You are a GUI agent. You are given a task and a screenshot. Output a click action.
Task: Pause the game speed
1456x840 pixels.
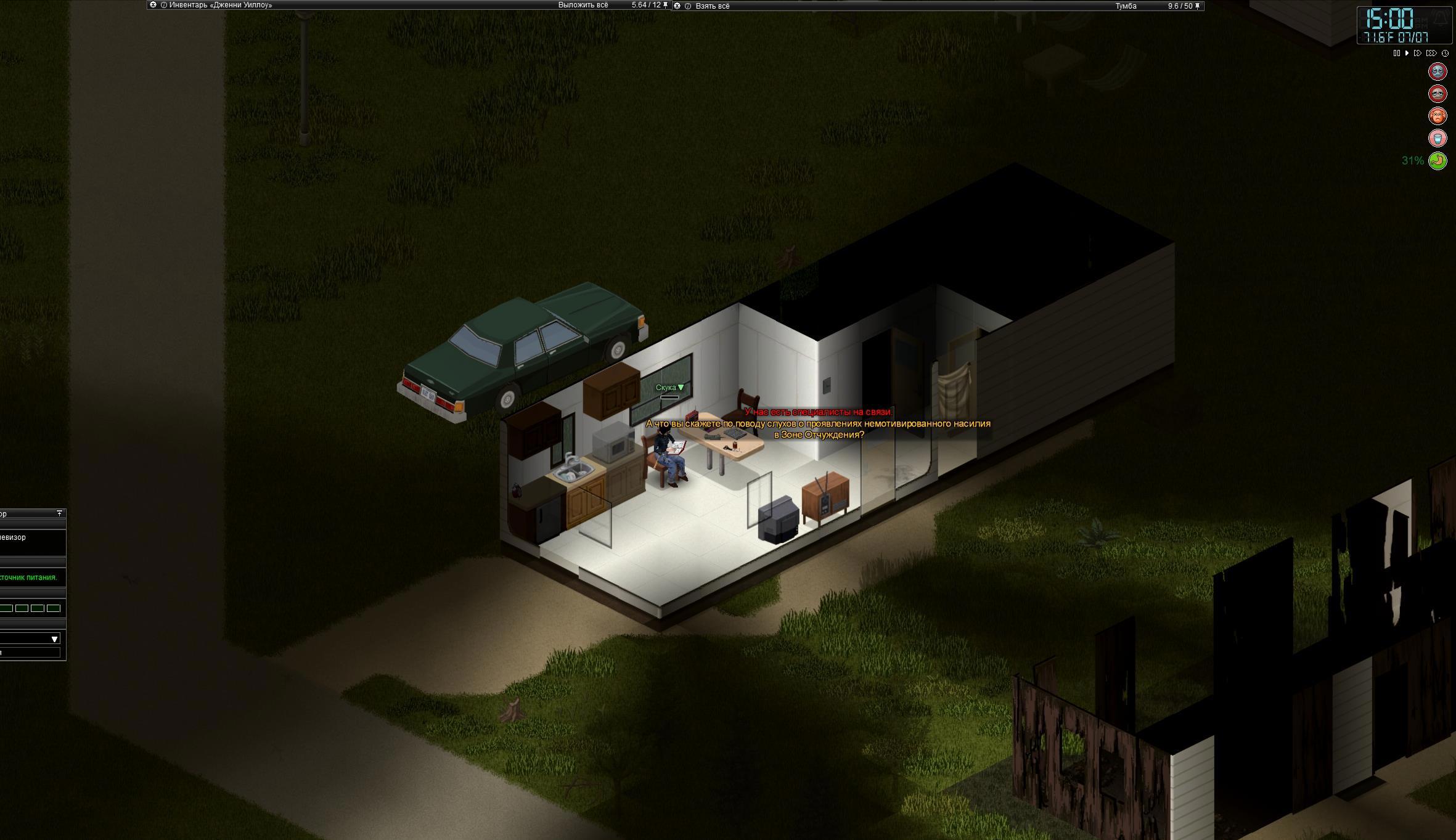coord(1396,54)
